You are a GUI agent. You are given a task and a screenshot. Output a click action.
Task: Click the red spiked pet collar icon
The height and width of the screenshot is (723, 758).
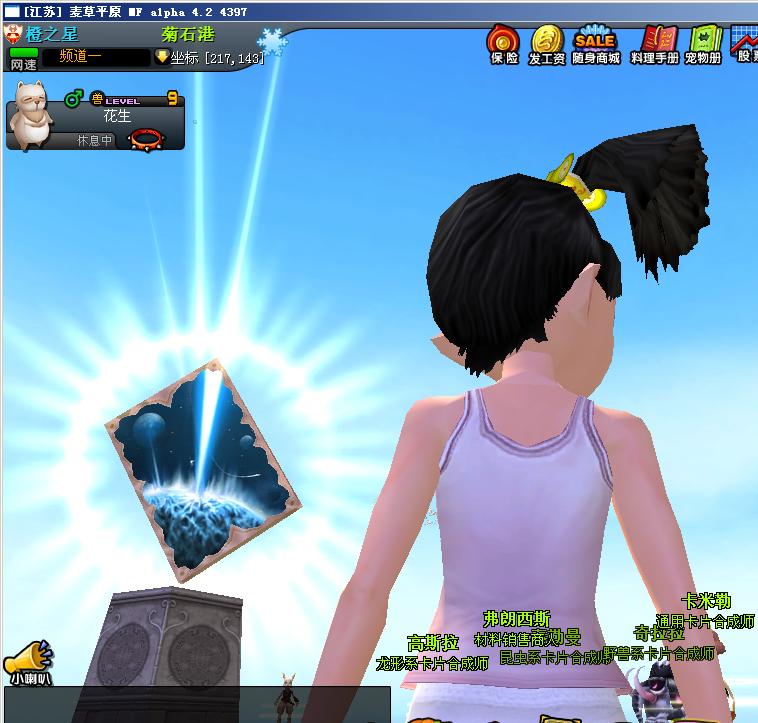pos(147,139)
